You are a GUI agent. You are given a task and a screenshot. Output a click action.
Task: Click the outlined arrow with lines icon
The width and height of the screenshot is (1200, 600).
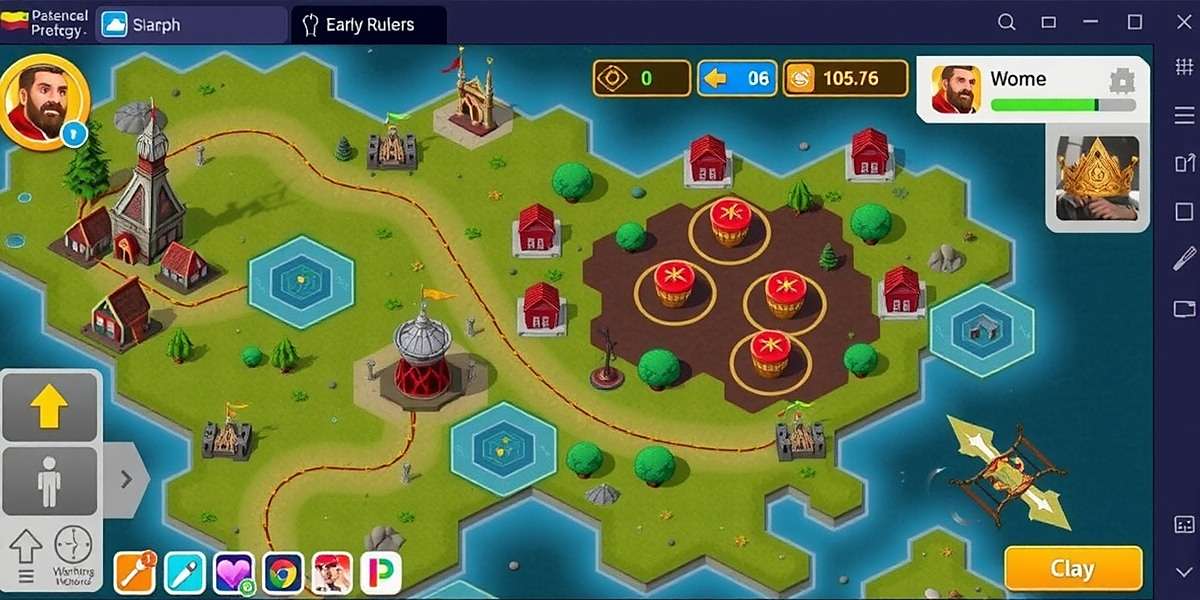[26, 553]
